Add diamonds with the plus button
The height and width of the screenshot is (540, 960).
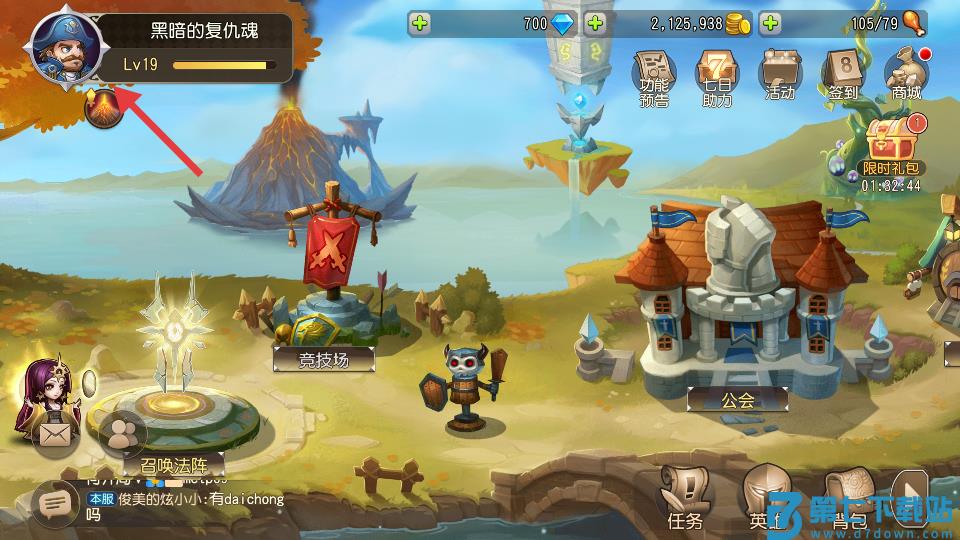tap(421, 23)
